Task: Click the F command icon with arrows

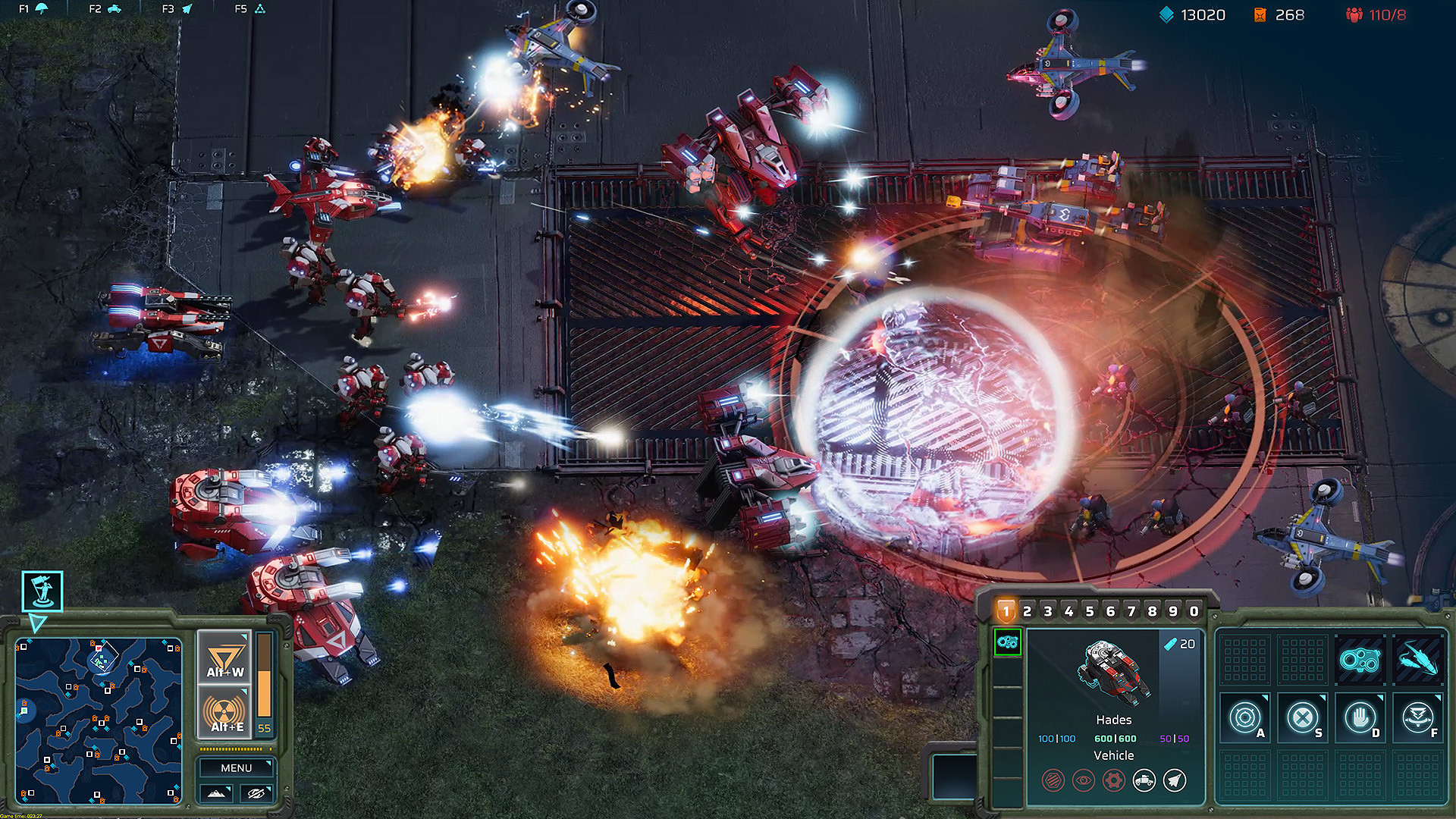Action: click(1418, 718)
